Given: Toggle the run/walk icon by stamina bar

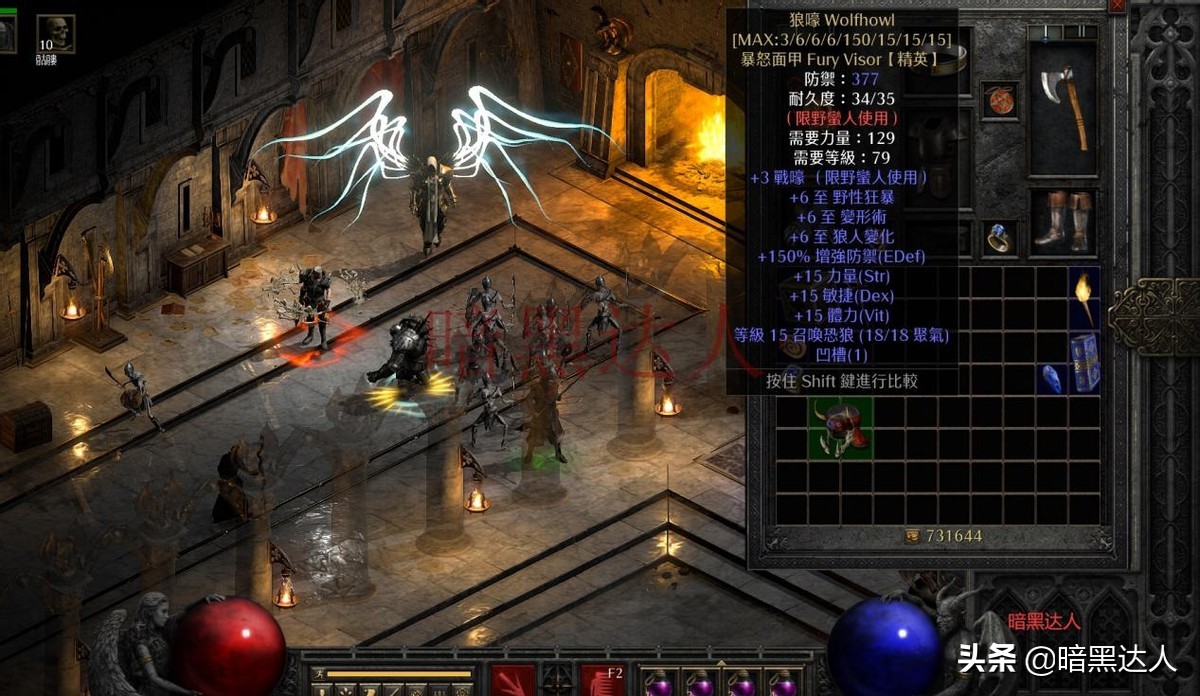Looking at the screenshot, I should pos(317,674).
